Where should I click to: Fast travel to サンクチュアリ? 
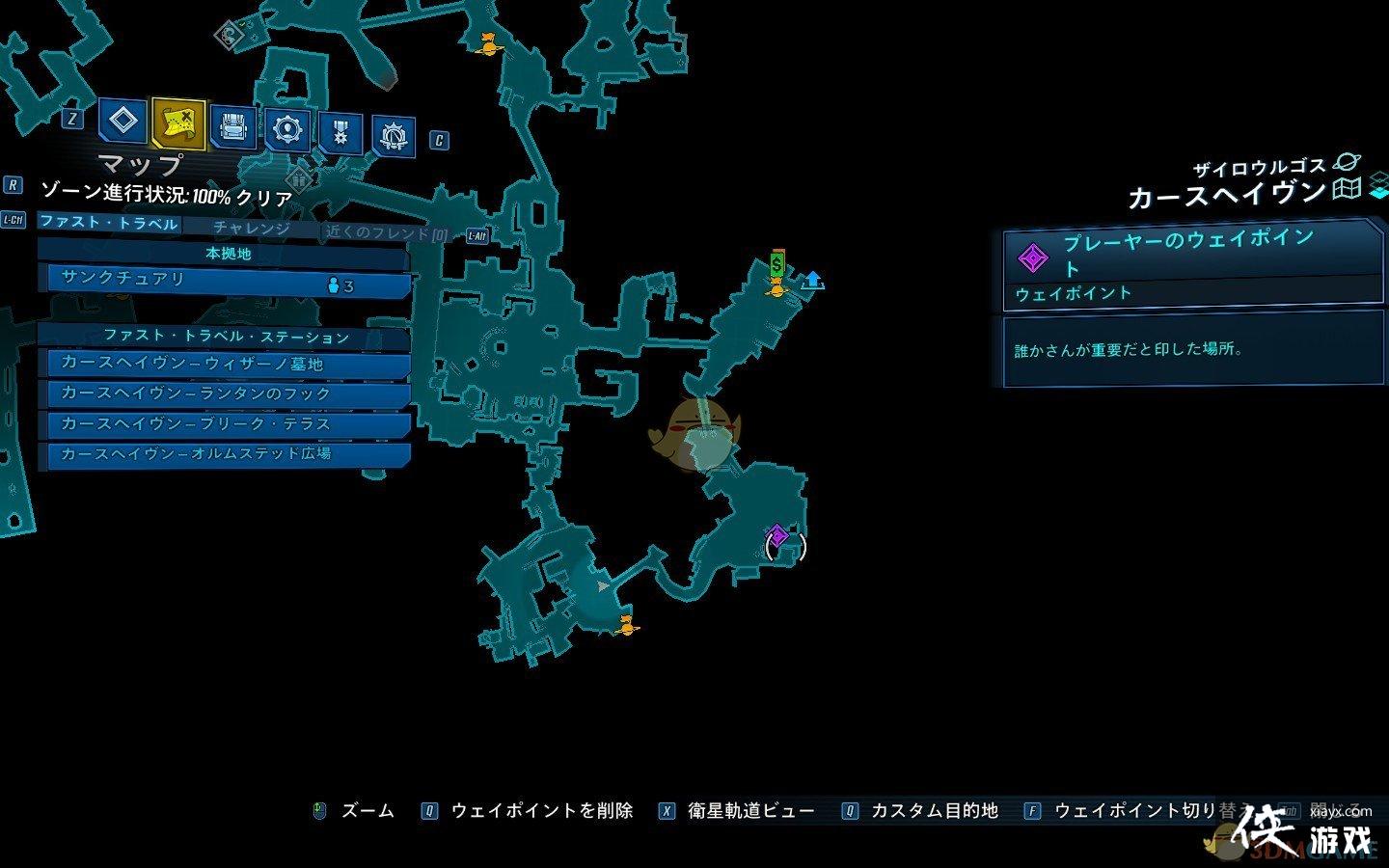tap(224, 281)
